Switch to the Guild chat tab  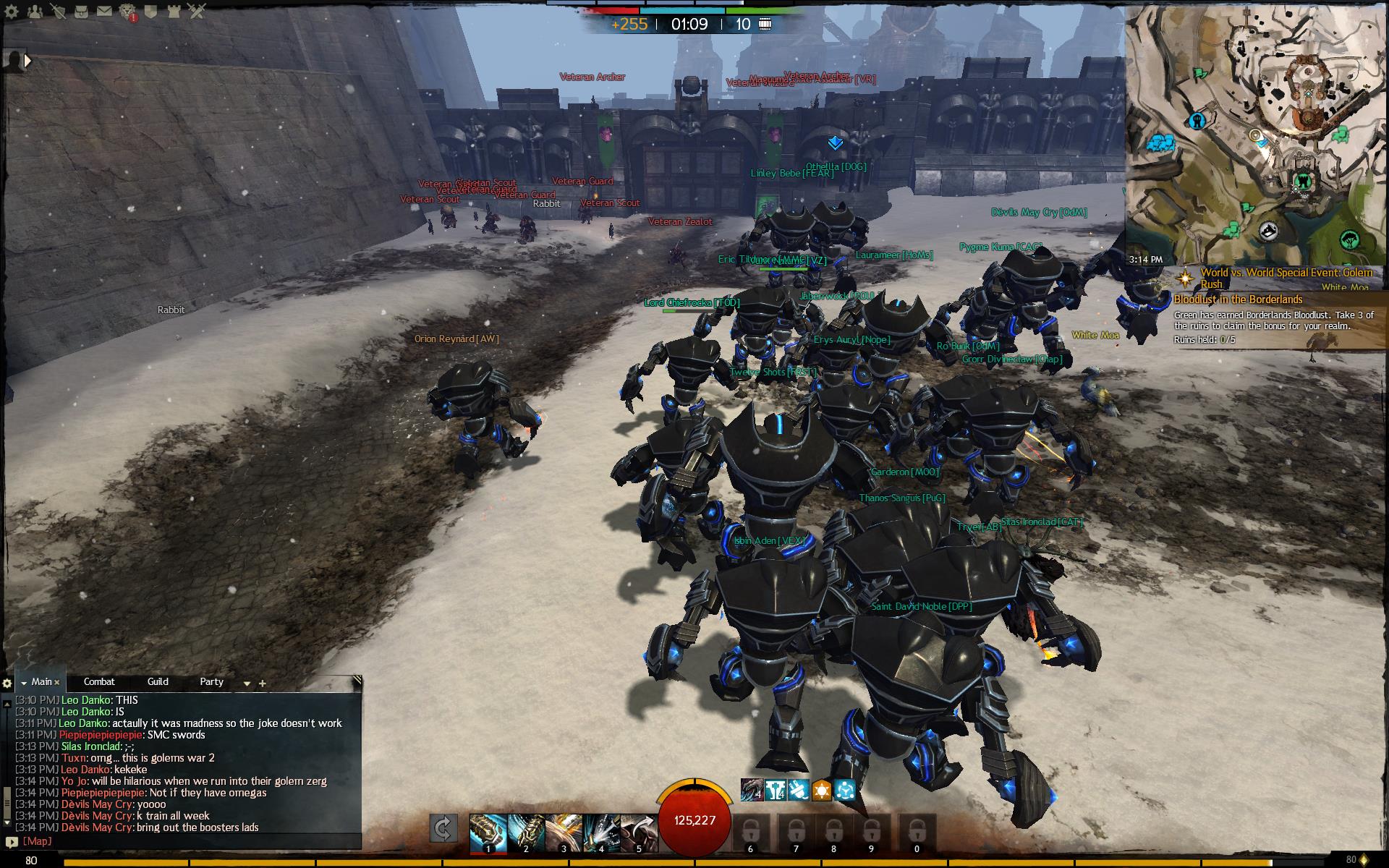[158, 681]
